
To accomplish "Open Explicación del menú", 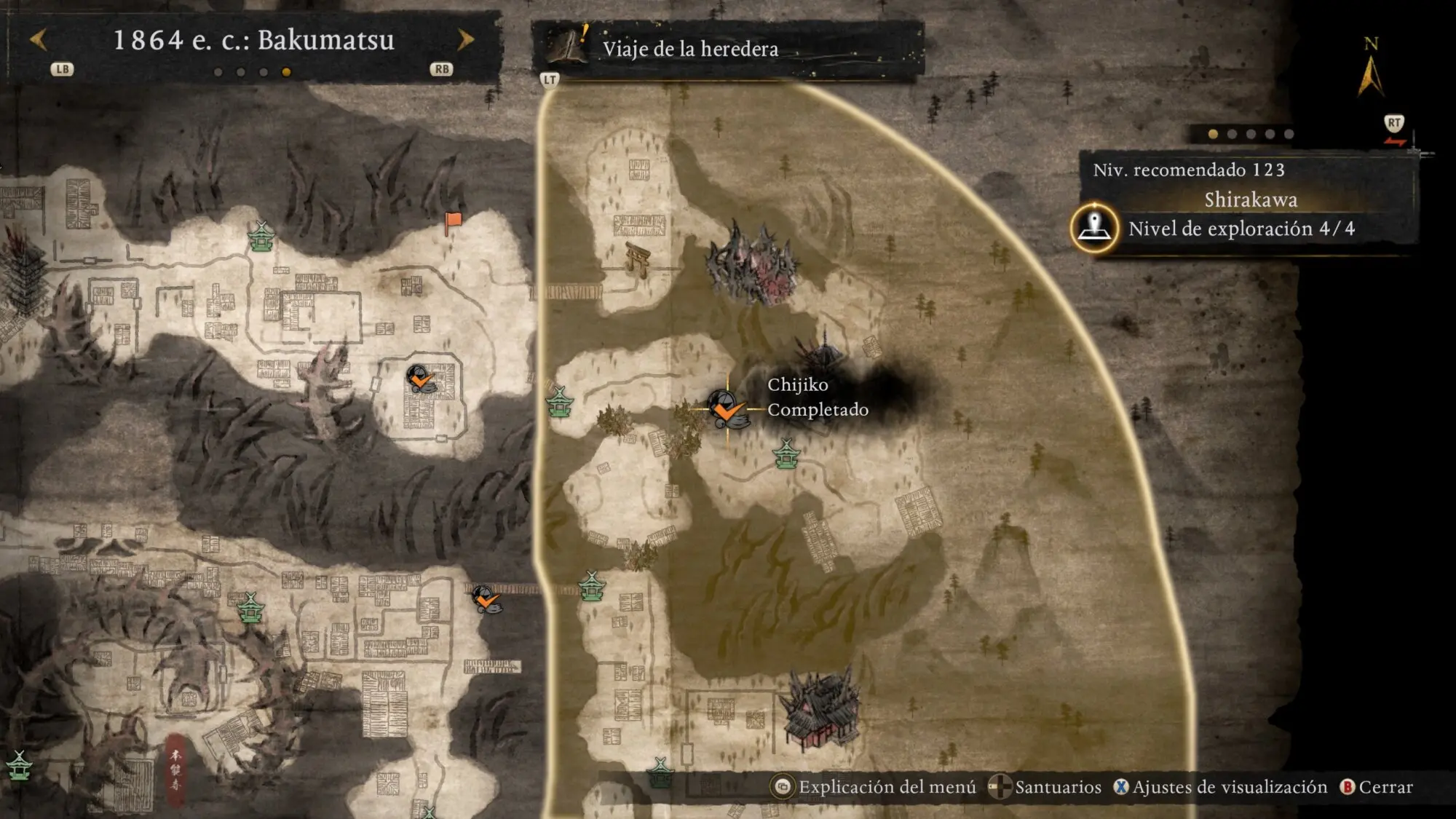I will pyautogui.click(x=875, y=787).
